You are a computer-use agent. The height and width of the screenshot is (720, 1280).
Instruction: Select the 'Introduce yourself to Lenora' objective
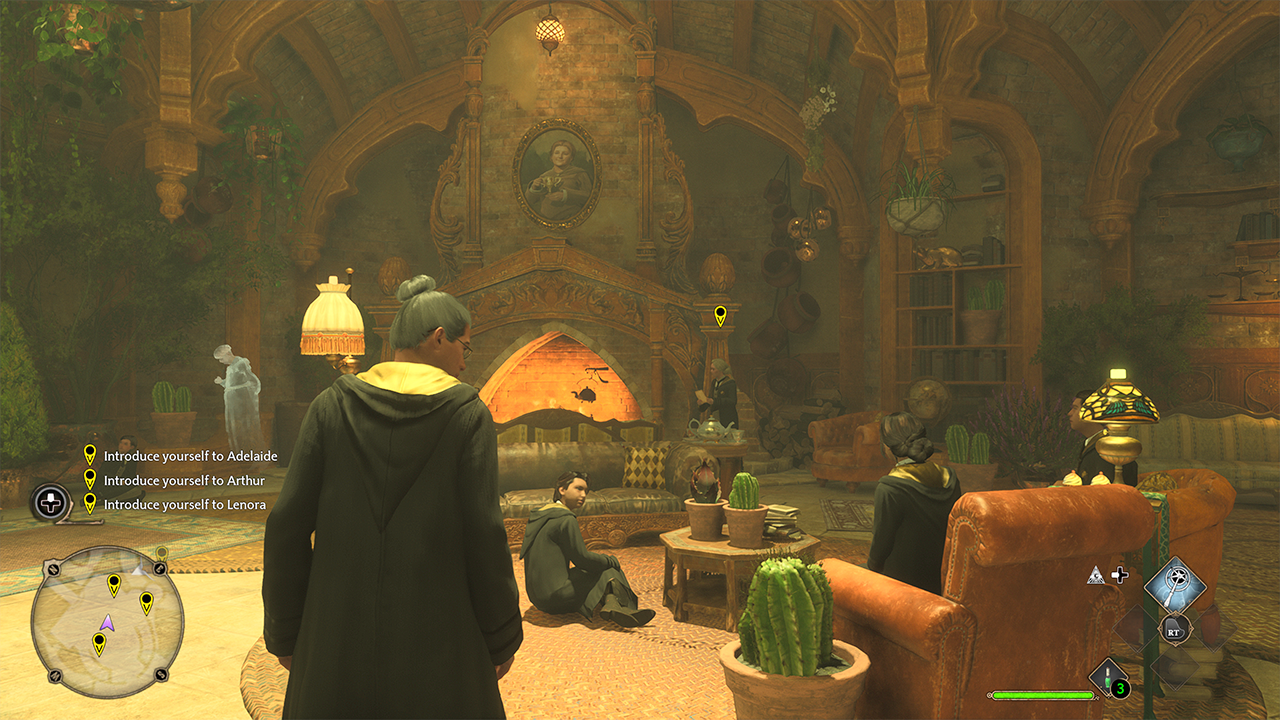[x=184, y=504]
